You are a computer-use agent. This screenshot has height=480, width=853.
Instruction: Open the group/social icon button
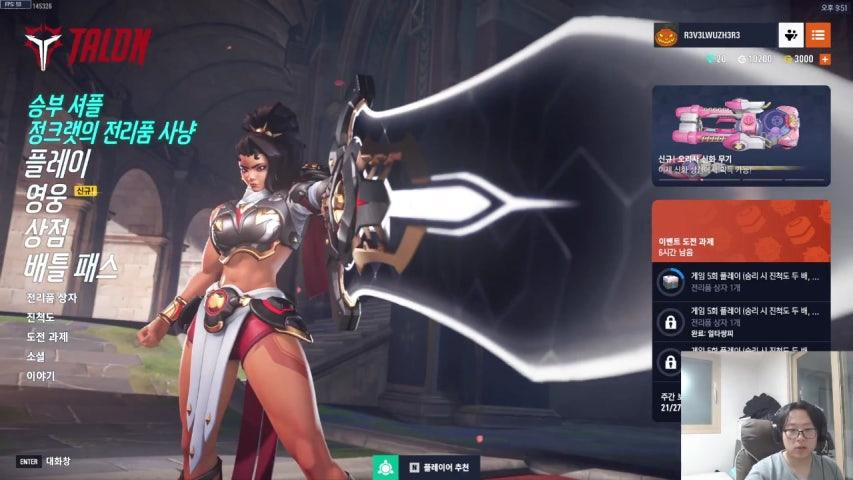tap(791, 36)
